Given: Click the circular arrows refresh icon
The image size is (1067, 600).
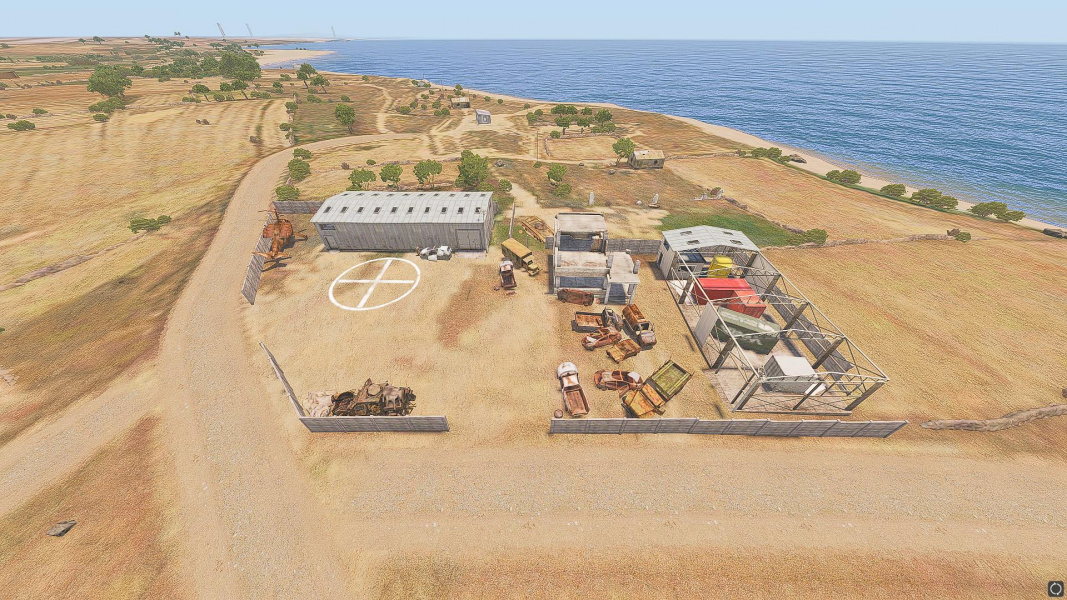Looking at the screenshot, I should (1055, 588).
